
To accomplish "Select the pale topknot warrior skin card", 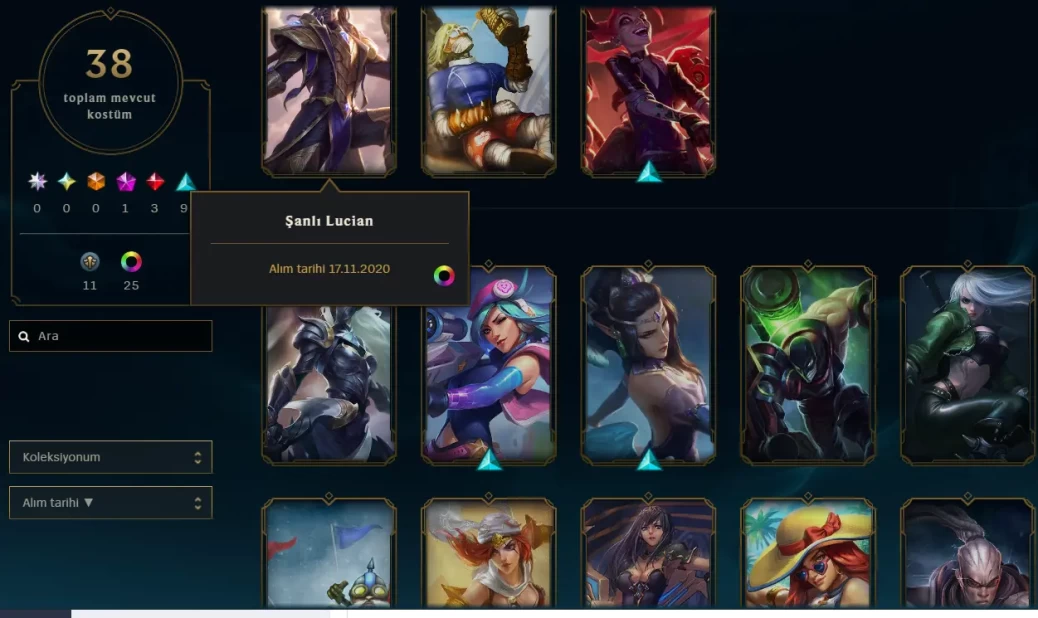I will (x=967, y=553).
